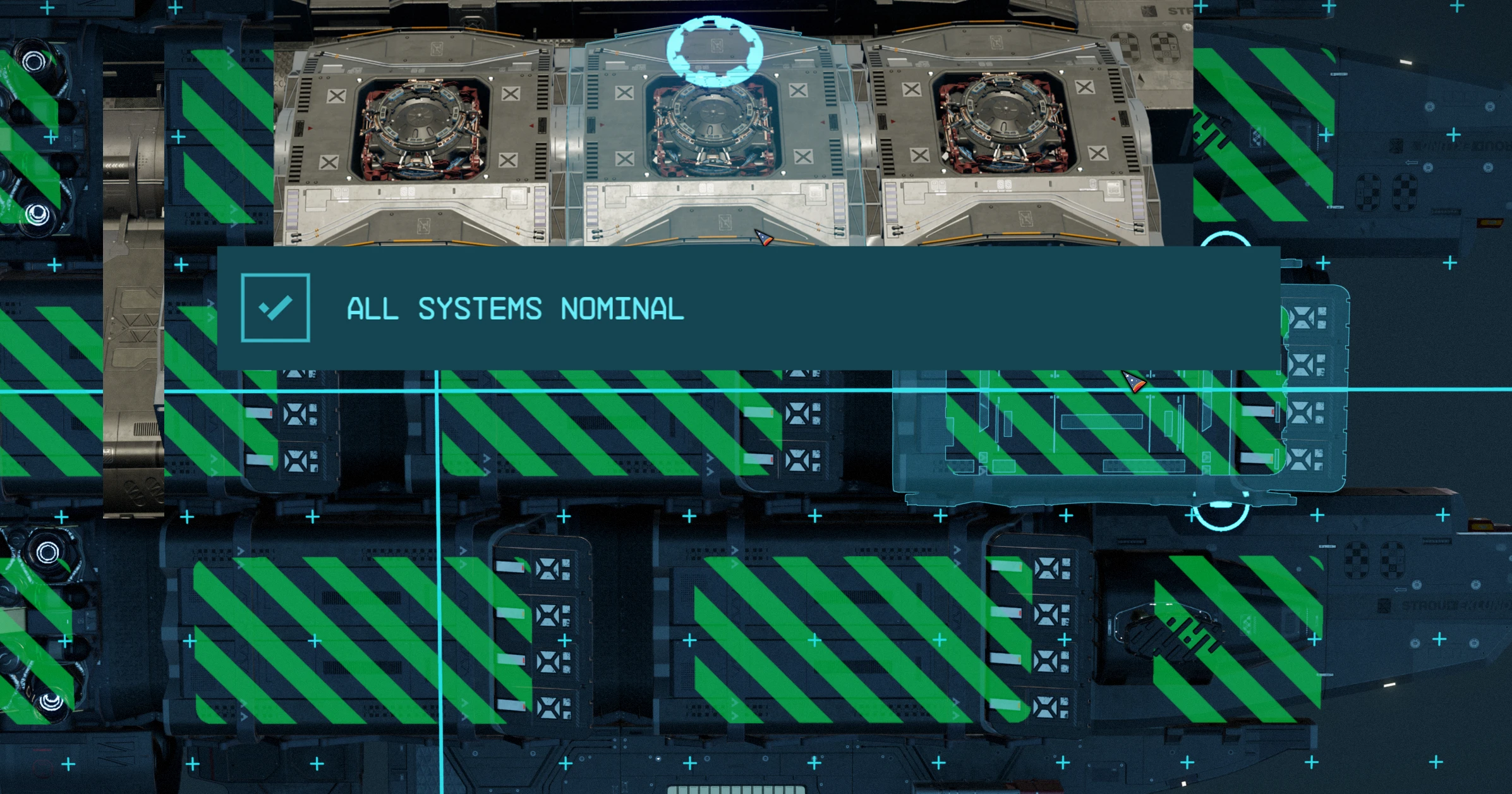This screenshot has width=1512, height=794.
Task: Select the dashed circular docking port indicator
Action: [x=714, y=51]
